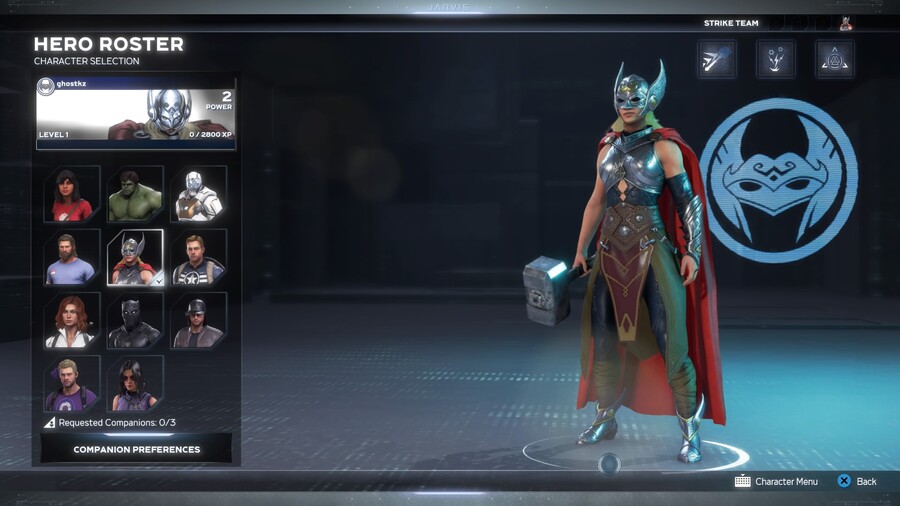
Task: Pick the Kate Bishop portrait
Action: [135, 384]
